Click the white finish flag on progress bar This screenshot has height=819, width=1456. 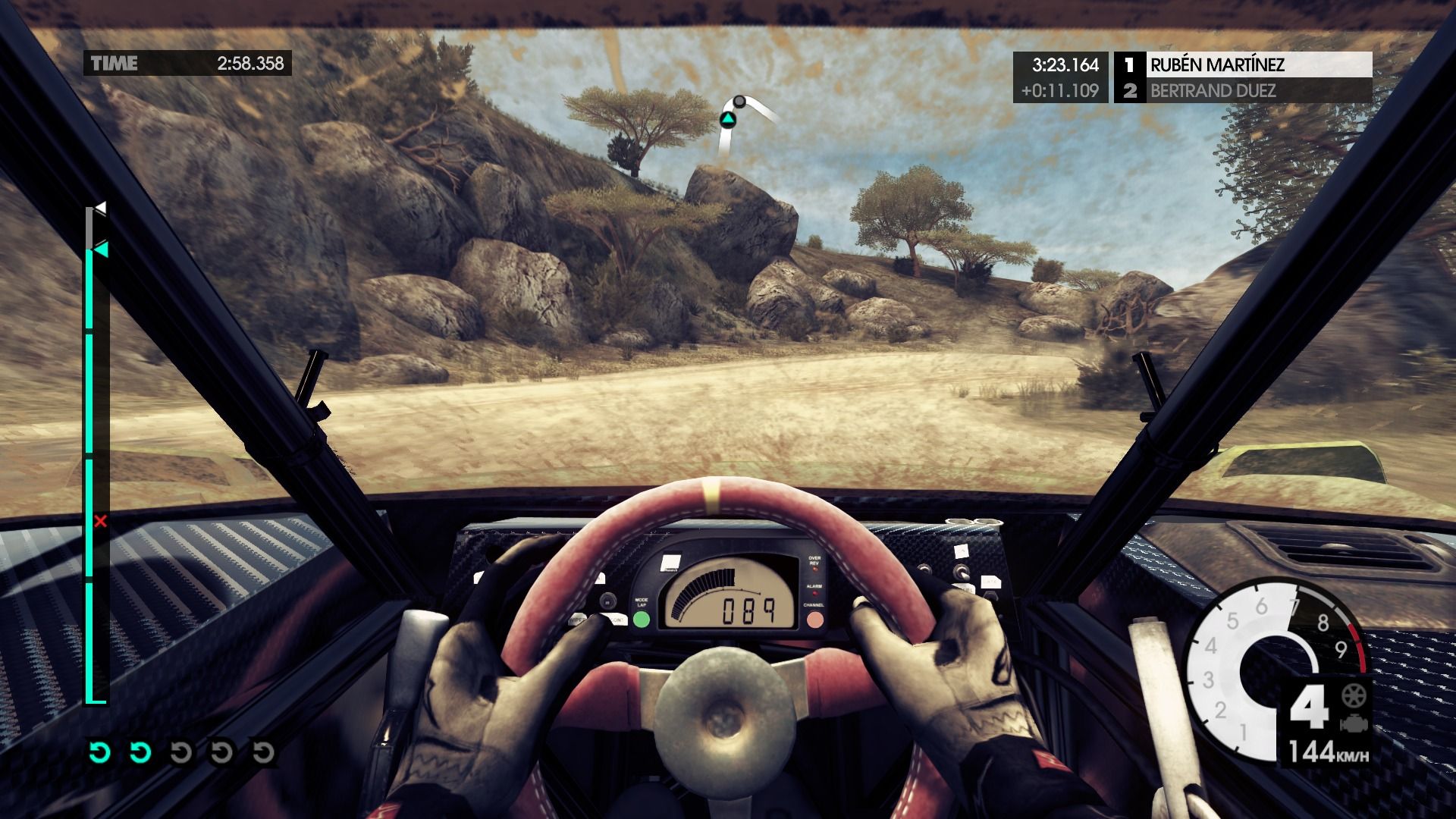point(100,207)
